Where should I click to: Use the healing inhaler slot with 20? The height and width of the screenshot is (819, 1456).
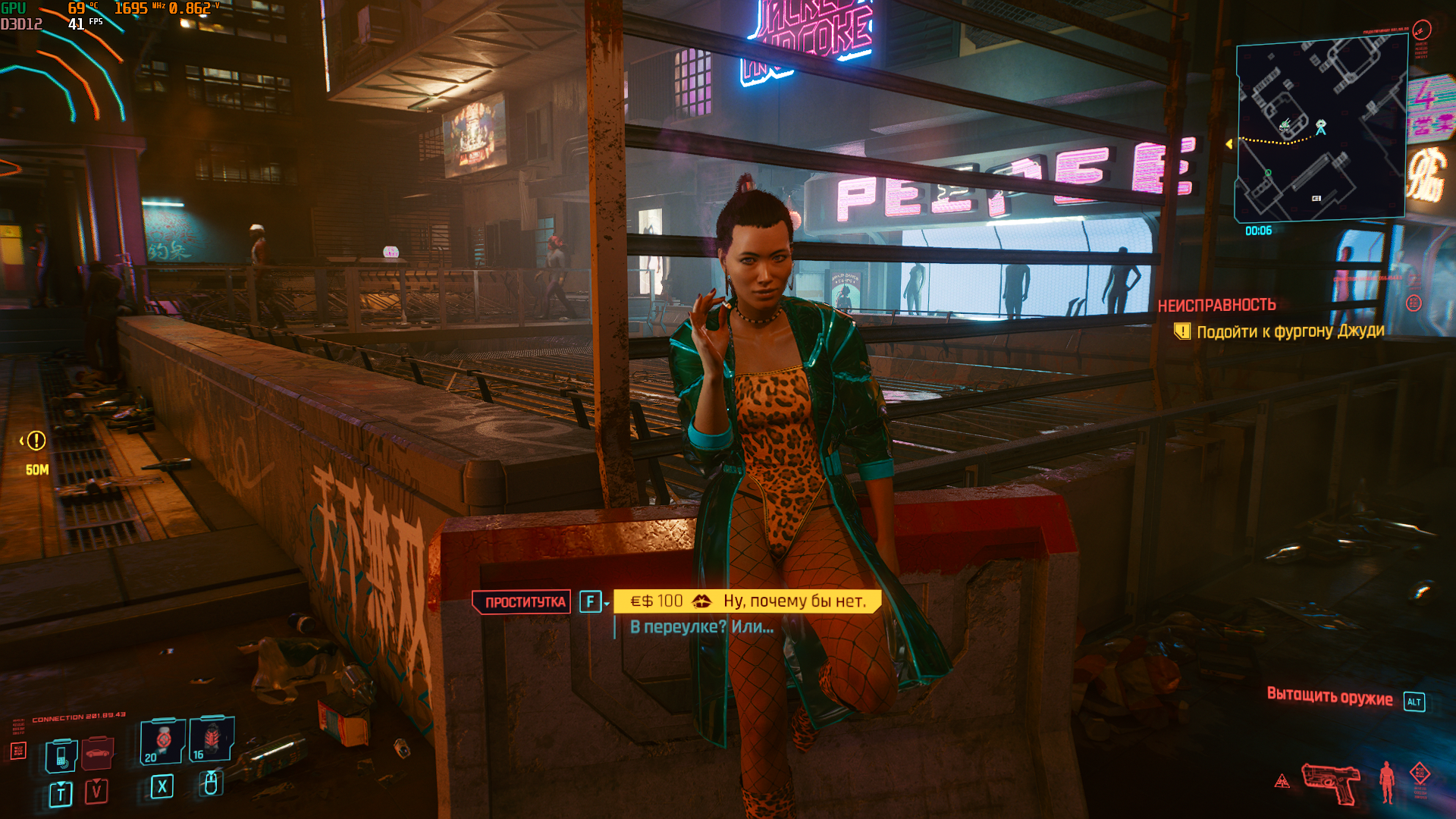click(x=162, y=740)
